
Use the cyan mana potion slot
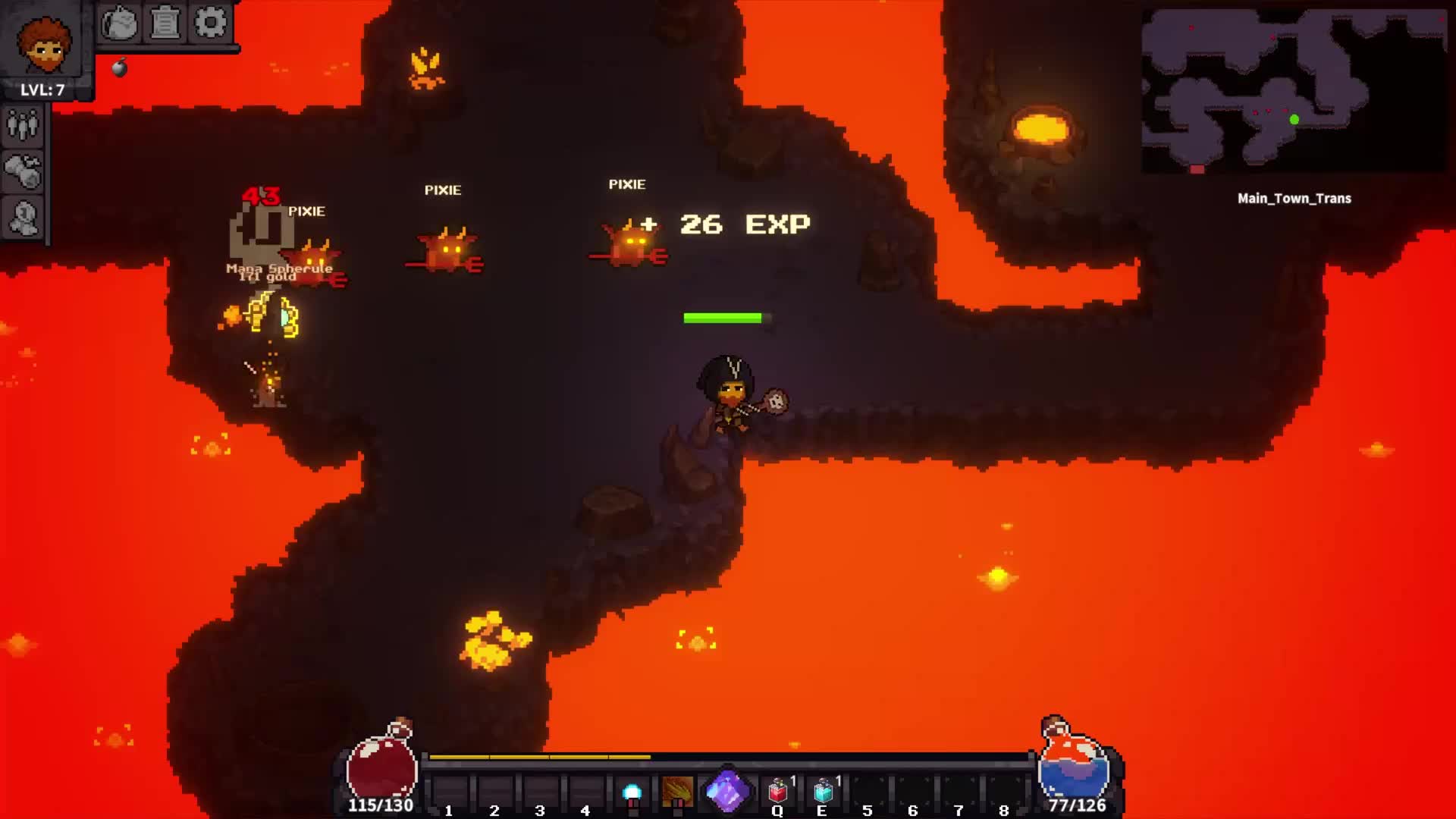(x=824, y=792)
